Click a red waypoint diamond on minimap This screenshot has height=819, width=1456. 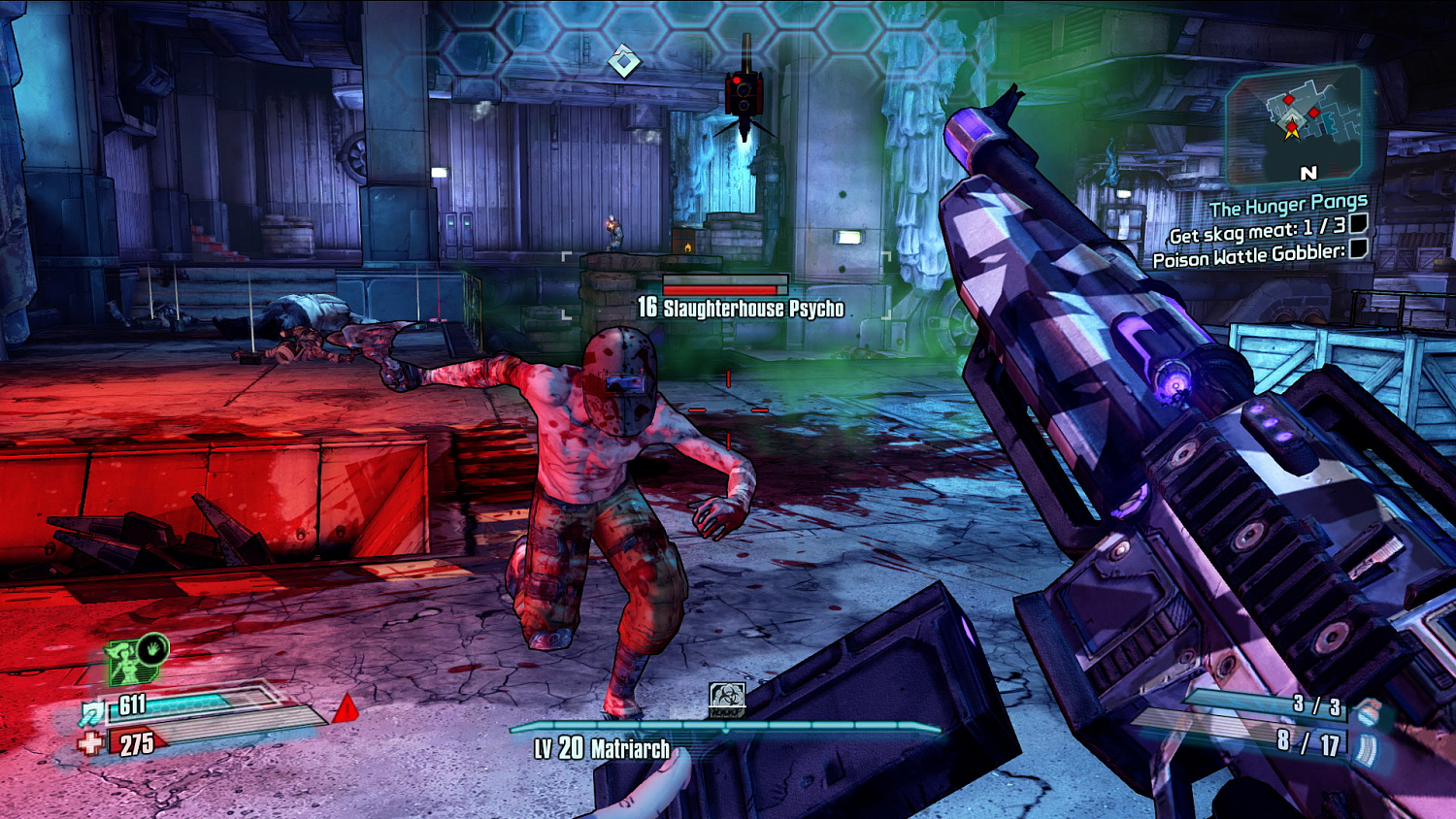[1288, 99]
